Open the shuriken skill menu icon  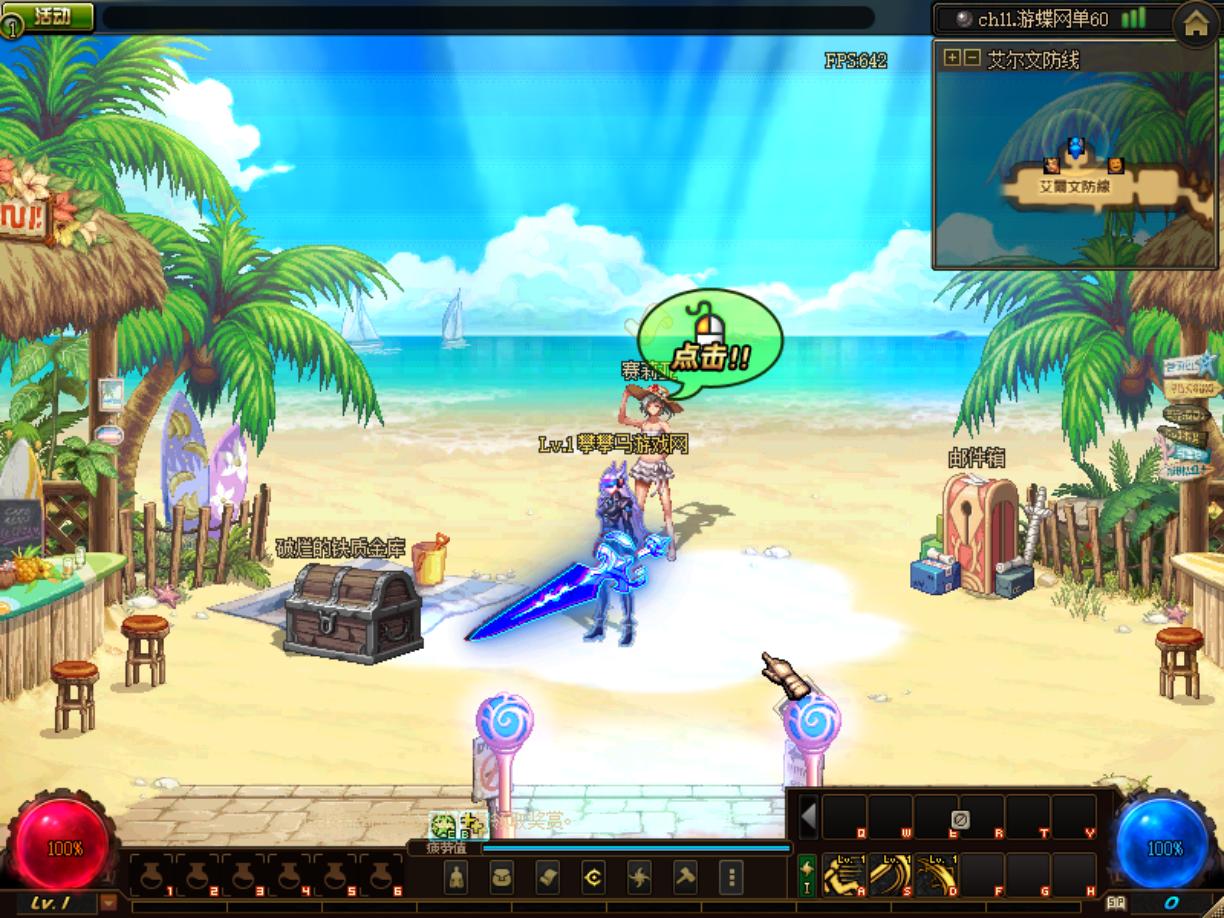[640, 878]
